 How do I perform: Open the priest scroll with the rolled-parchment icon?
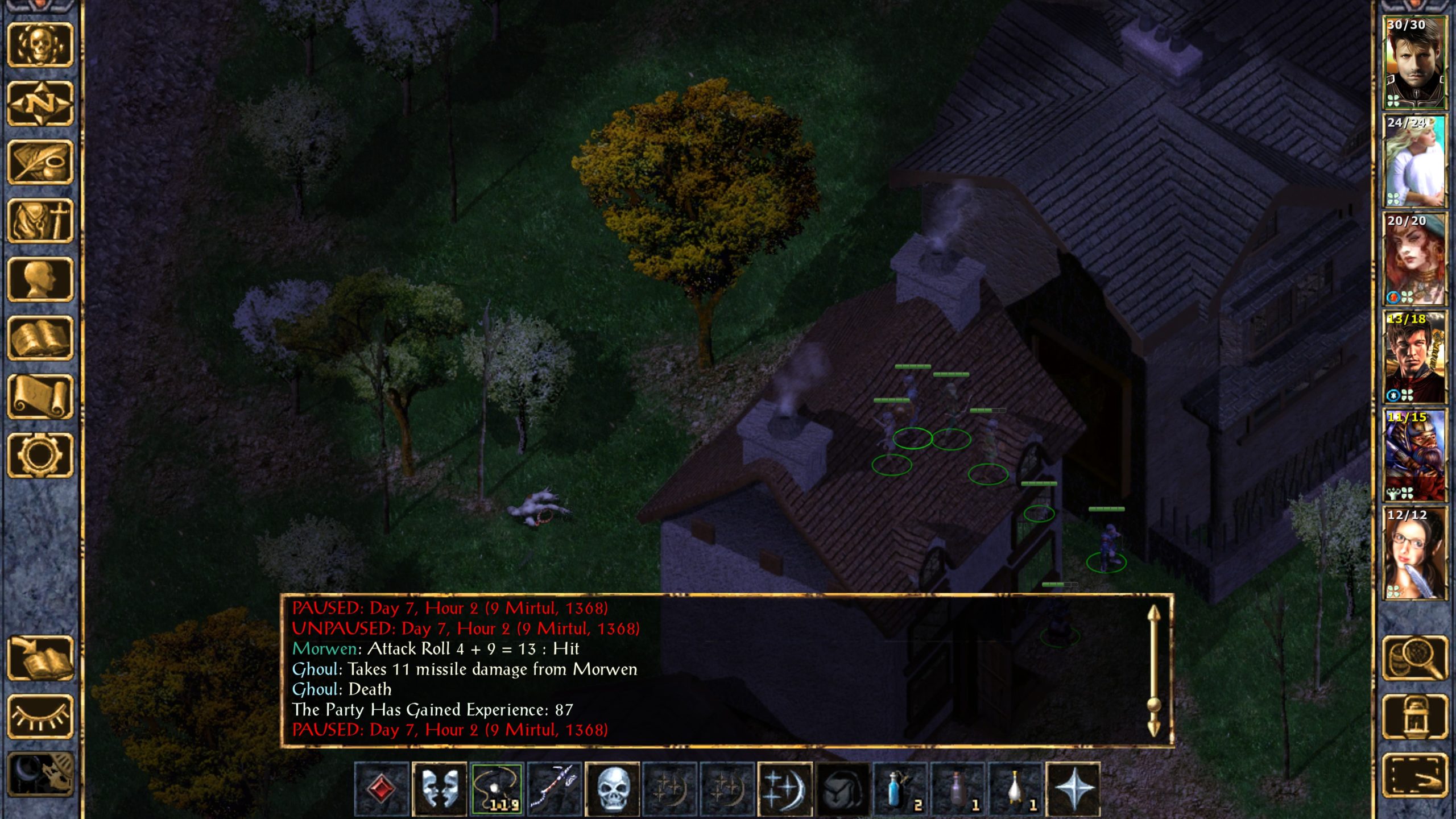point(40,396)
